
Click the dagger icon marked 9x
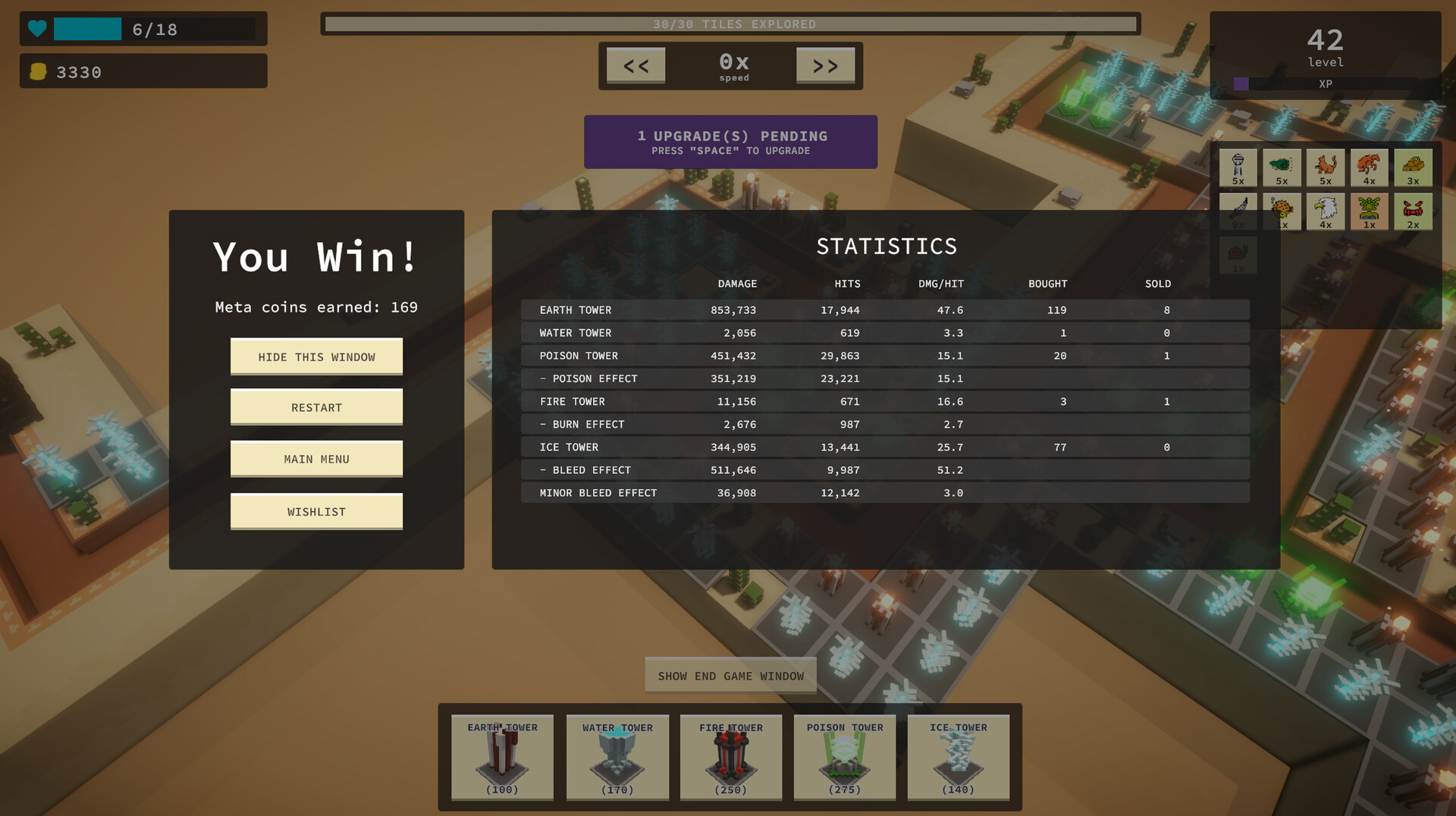[1238, 211]
